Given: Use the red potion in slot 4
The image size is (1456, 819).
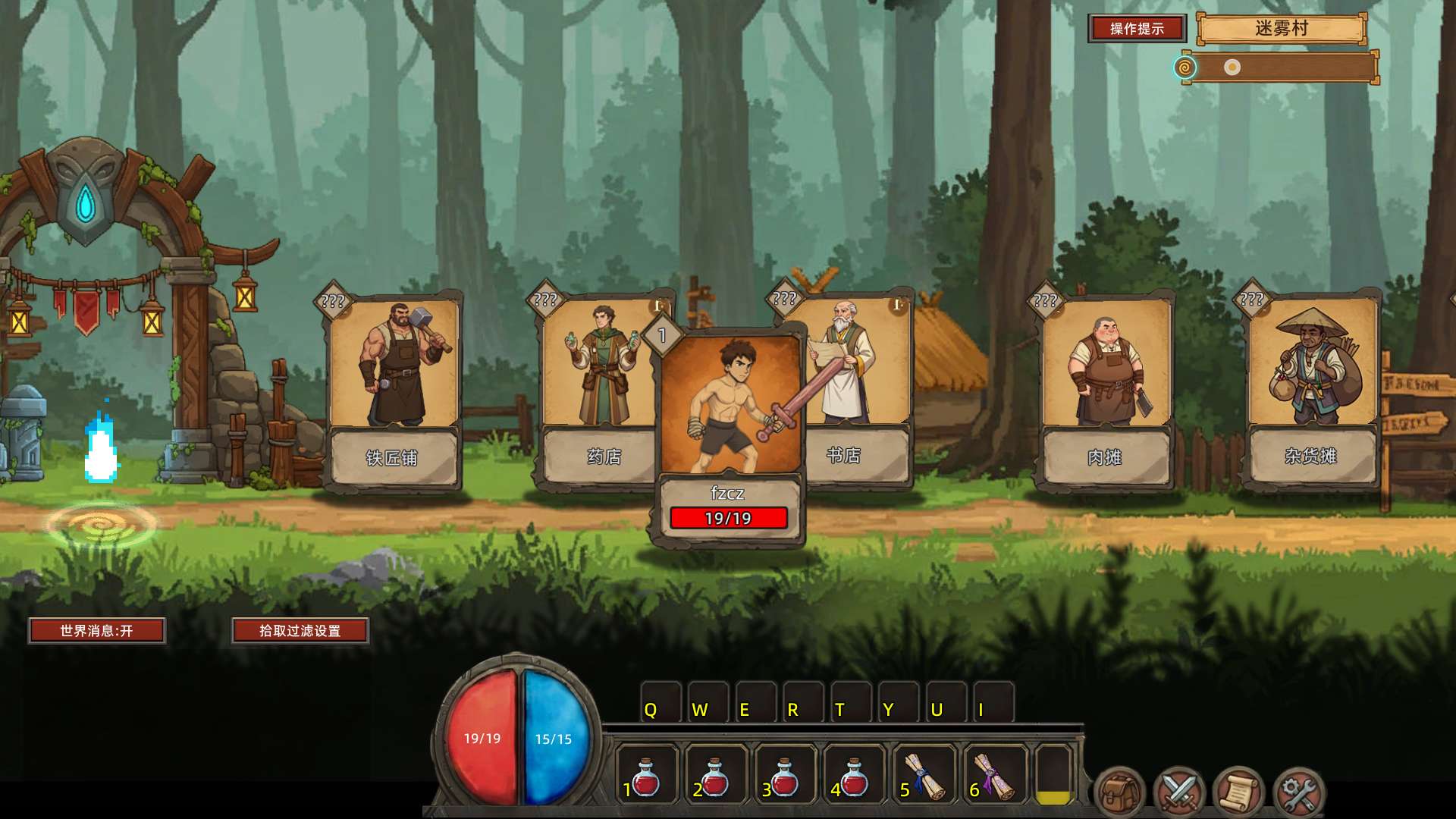Looking at the screenshot, I should coord(855,775).
